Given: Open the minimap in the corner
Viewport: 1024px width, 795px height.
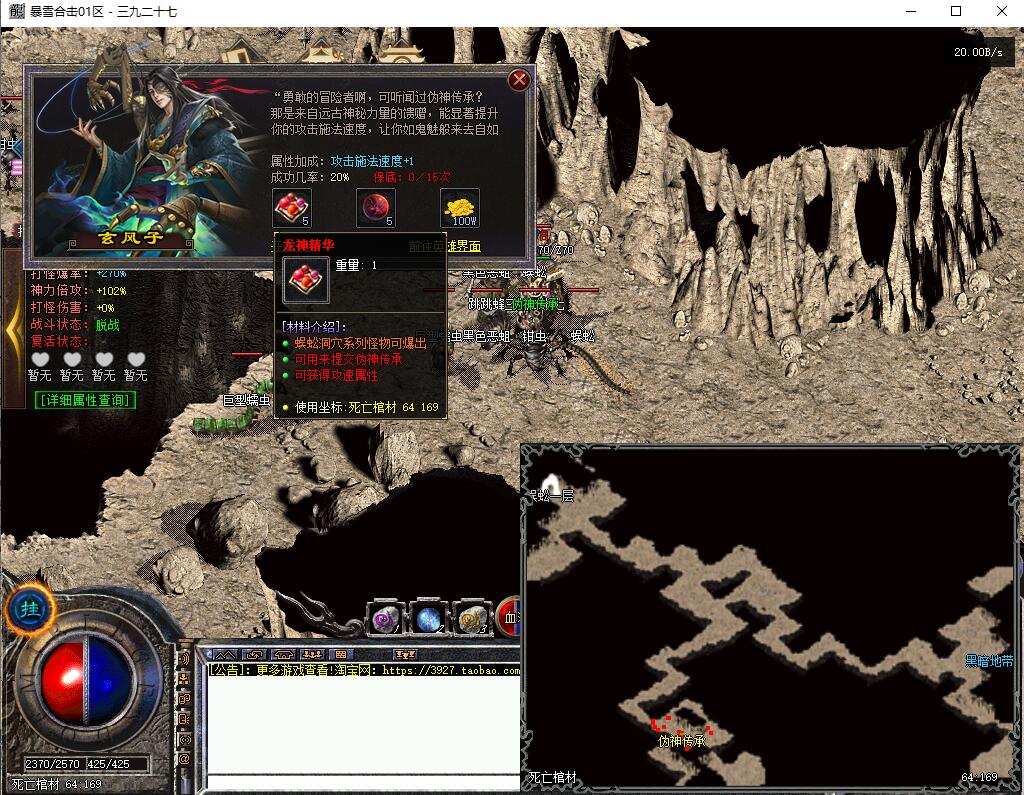Looking at the screenshot, I should pos(770,615).
